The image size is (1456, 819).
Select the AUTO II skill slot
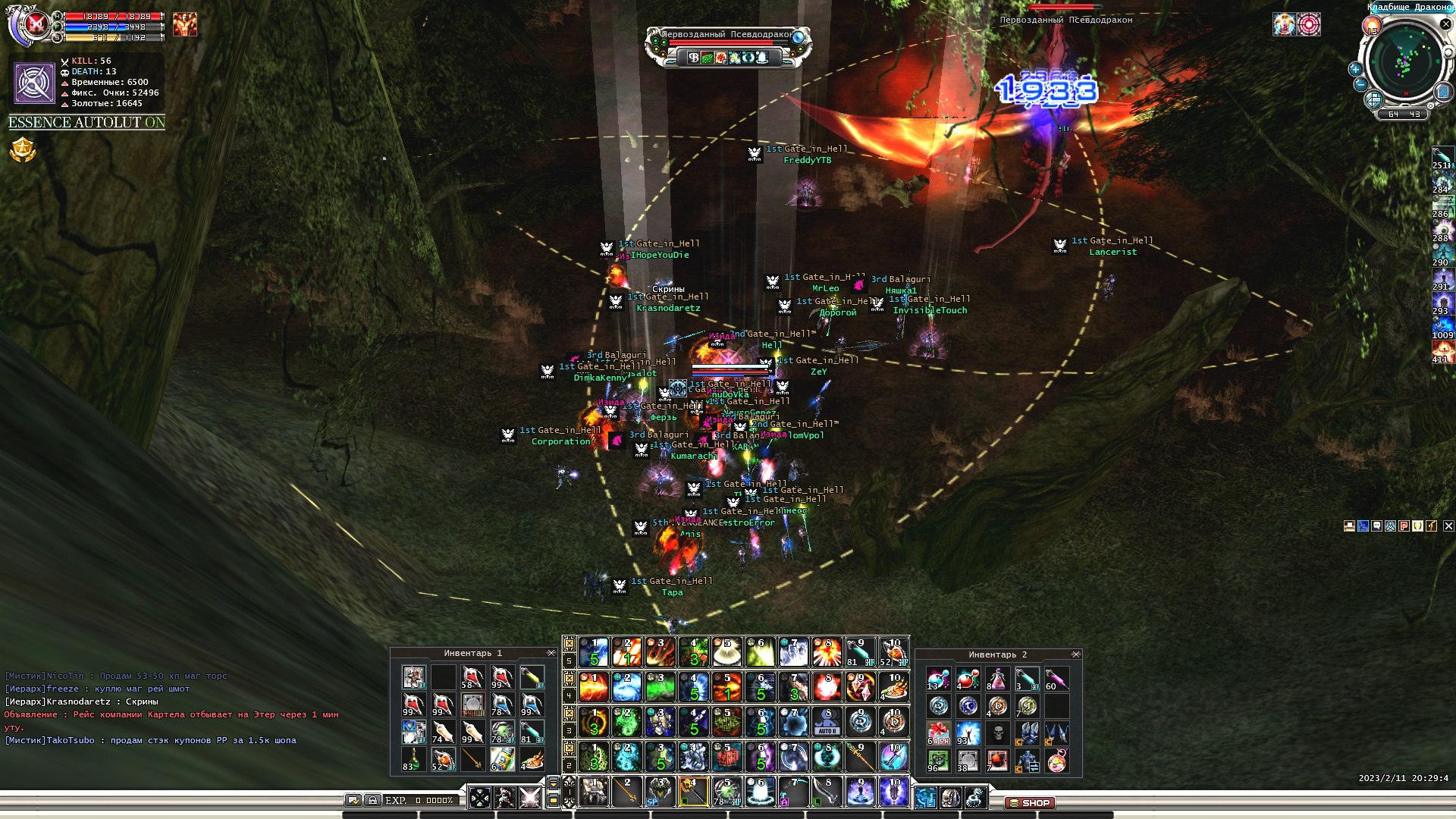827,723
